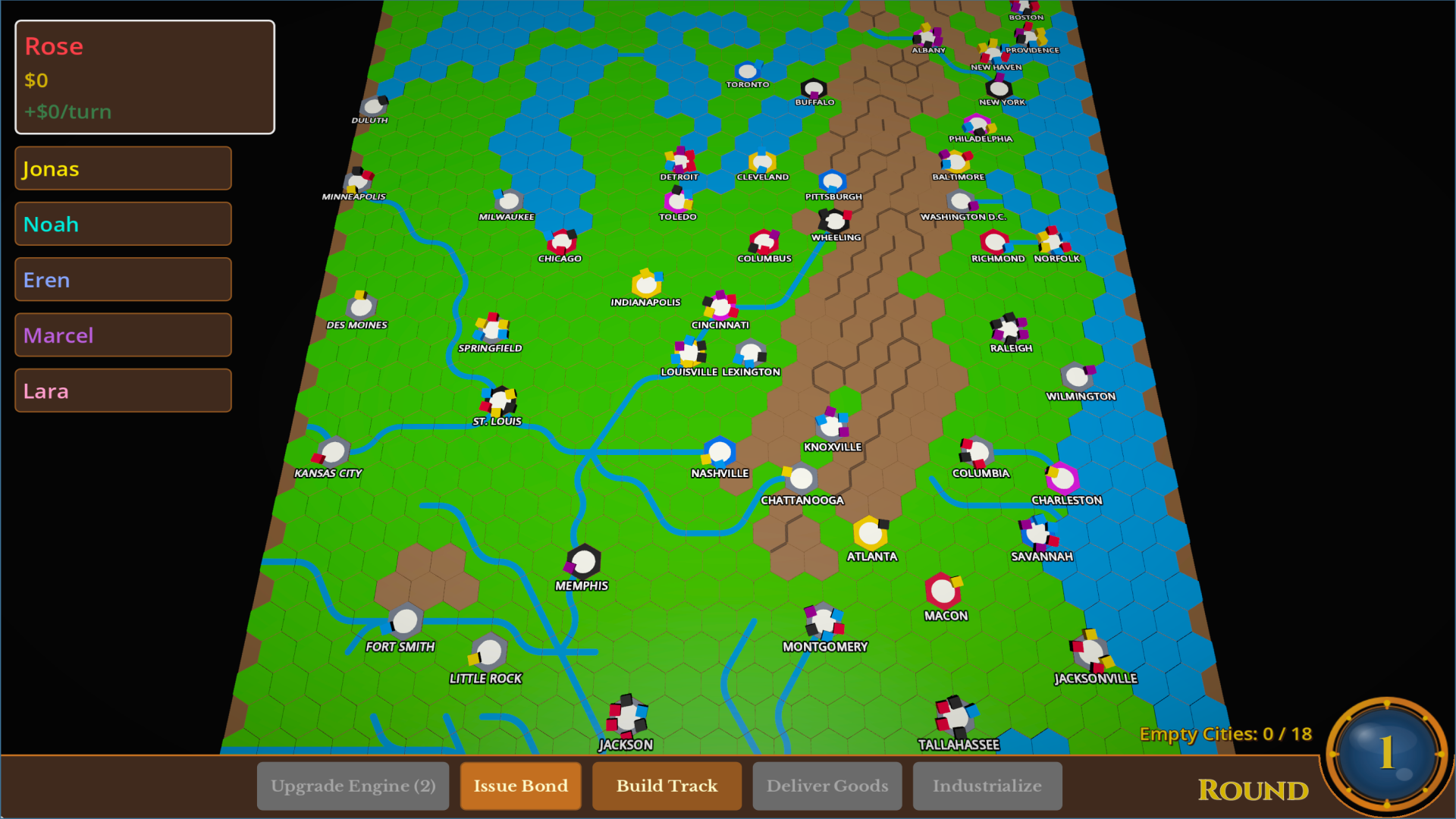1456x819 pixels.
Task: Select the Memphis city marker
Action: pos(582,563)
